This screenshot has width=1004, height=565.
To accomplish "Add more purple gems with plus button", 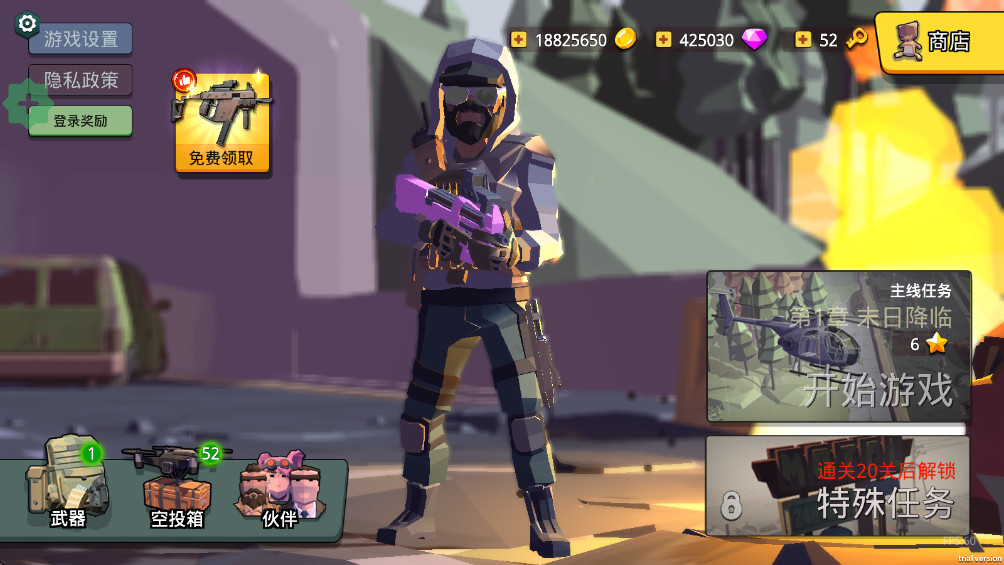I will tap(663, 40).
